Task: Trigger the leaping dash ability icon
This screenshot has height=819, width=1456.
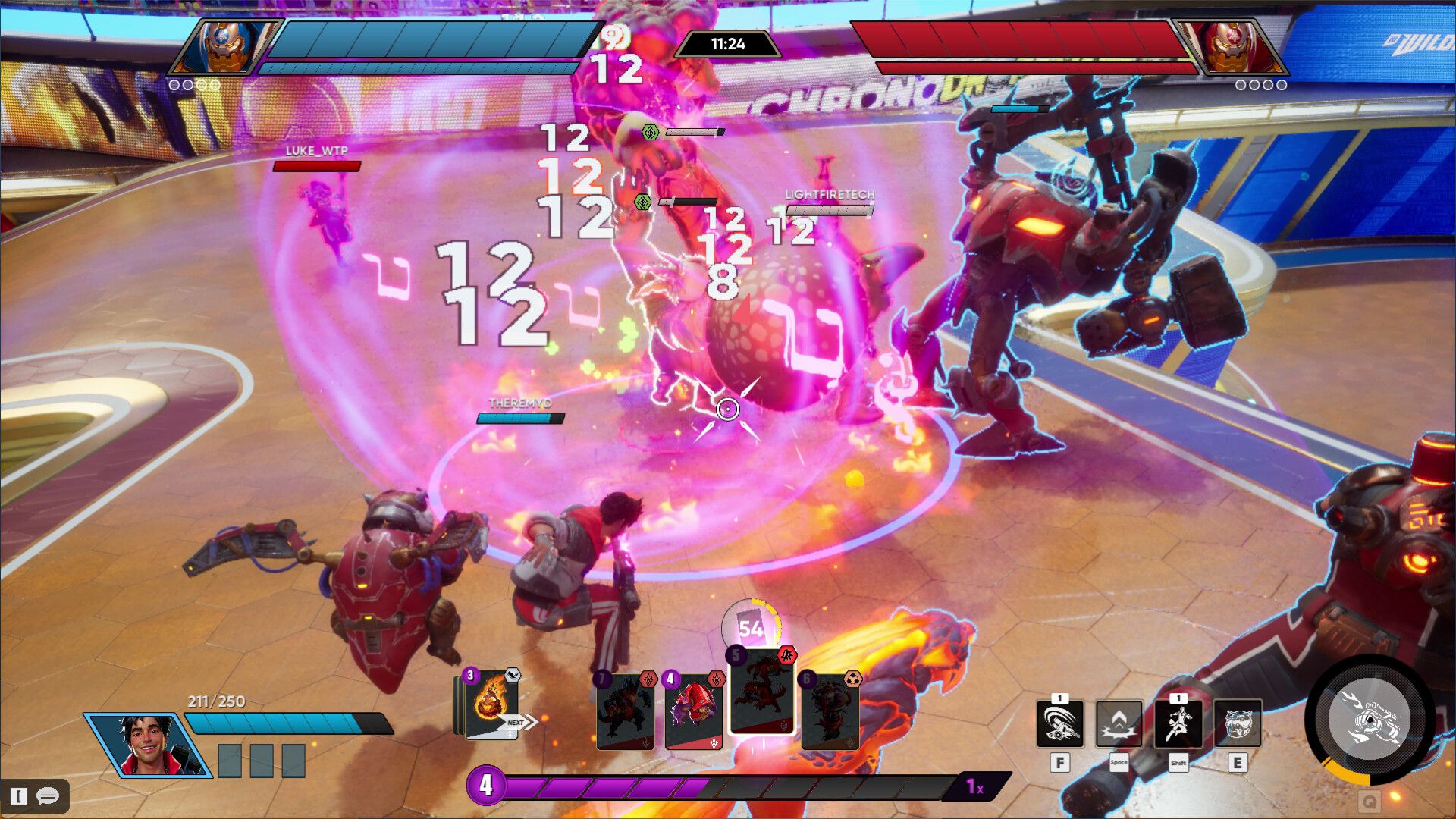Action: (1178, 724)
